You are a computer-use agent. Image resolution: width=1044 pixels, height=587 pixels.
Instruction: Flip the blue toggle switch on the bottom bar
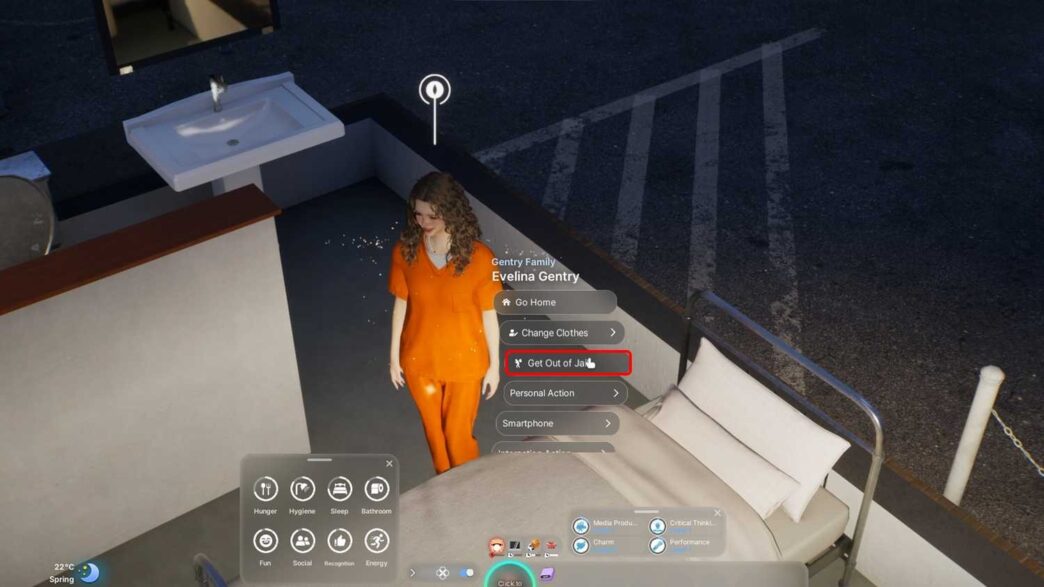pyautogui.click(x=466, y=573)
